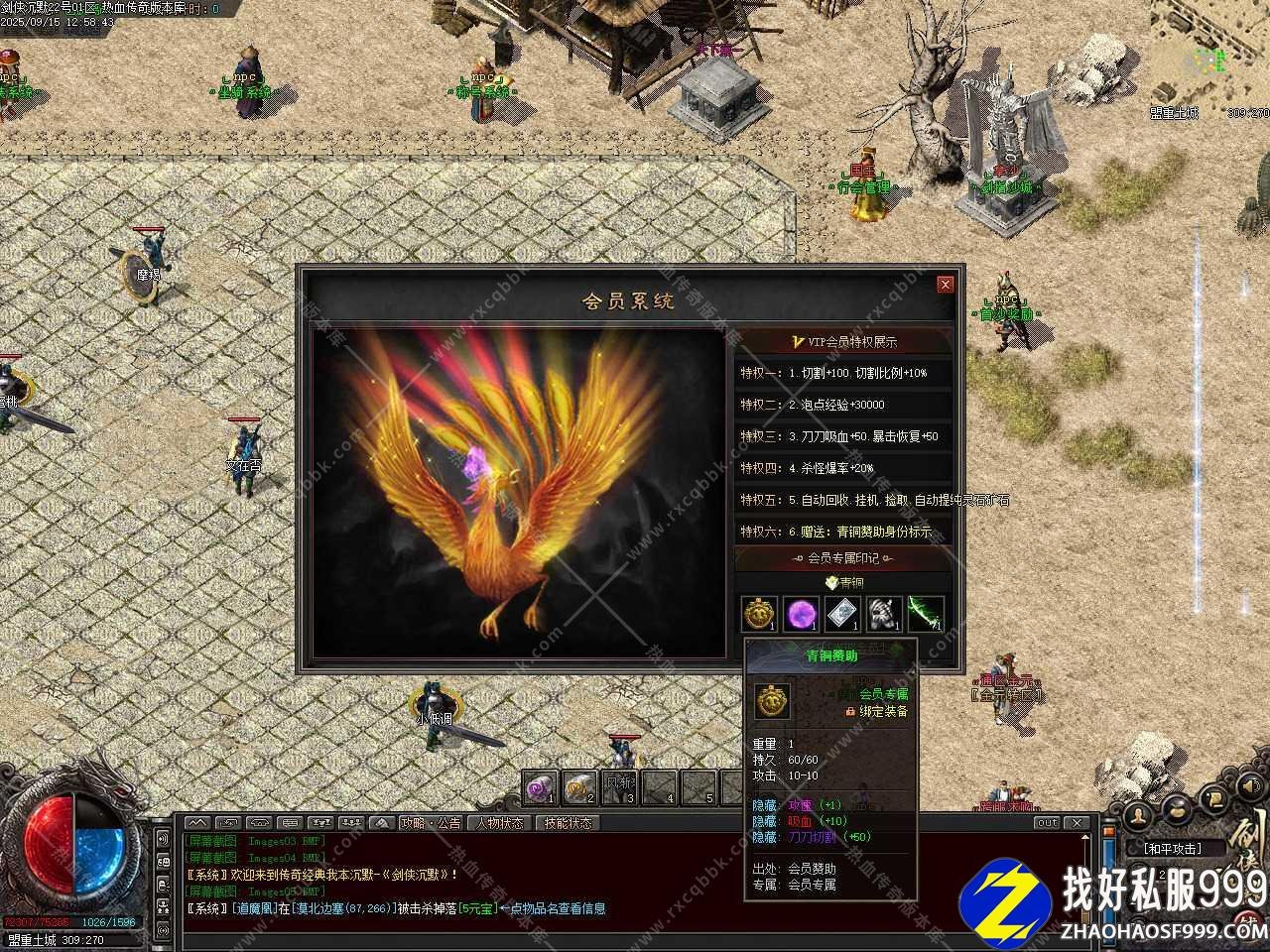The width and height of the screenshot is (1270, 952).
Task: Open the 技能状态 skill status tab
Action: coord(568,823)
